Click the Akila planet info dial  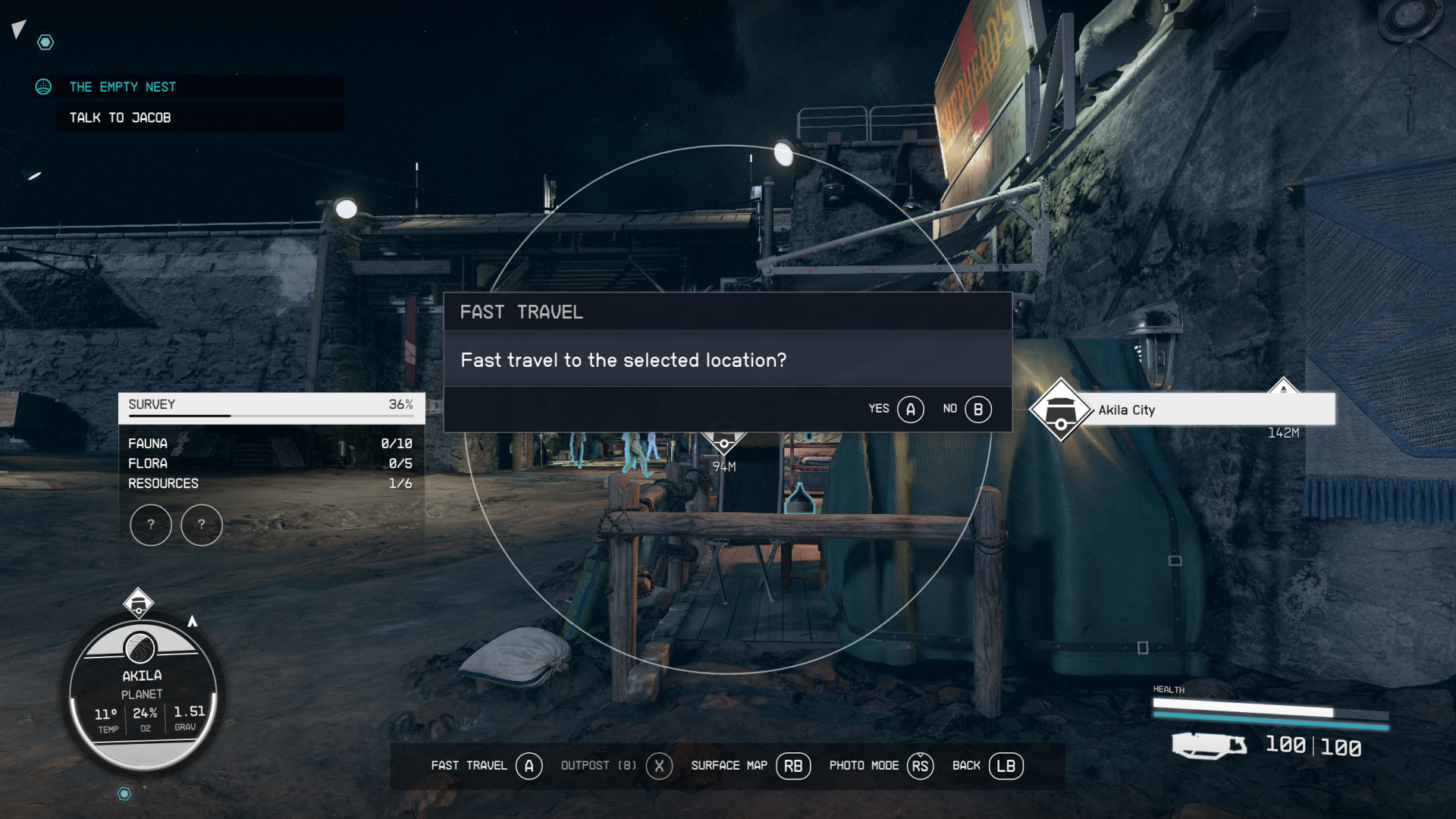pos(142,694)
